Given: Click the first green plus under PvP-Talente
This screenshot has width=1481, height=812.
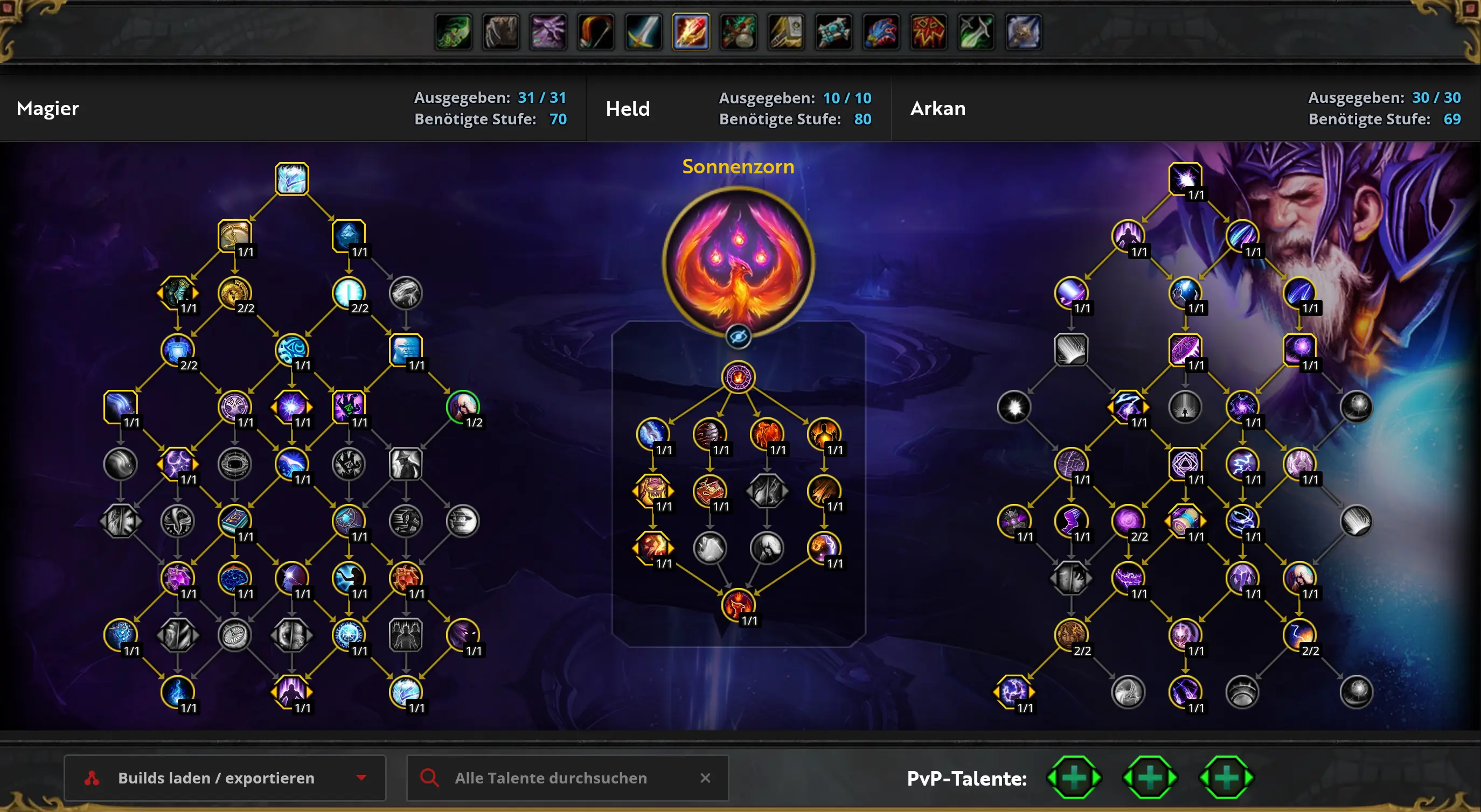Looking at the screenshot, I should [x=1074, y=778].
